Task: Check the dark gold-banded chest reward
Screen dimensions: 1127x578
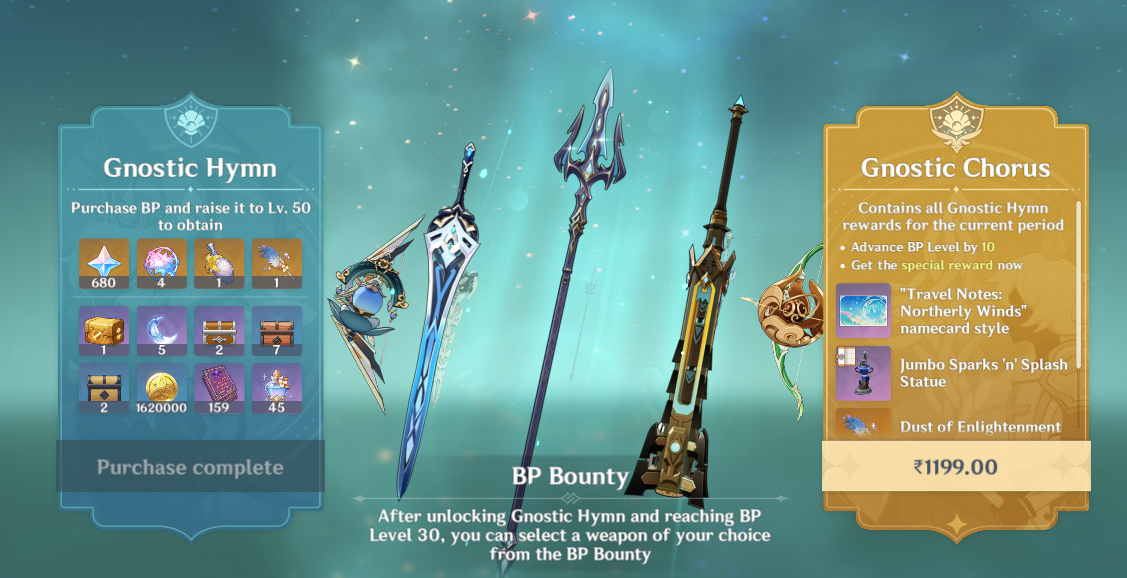Action: pos(105,388)
